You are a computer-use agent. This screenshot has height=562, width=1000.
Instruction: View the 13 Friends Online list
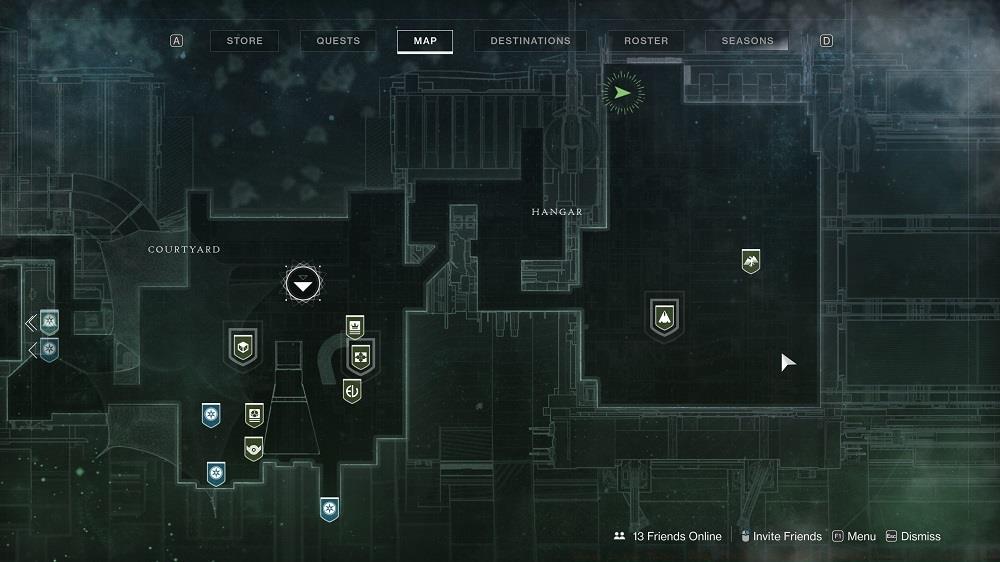(x=668, y=536)
